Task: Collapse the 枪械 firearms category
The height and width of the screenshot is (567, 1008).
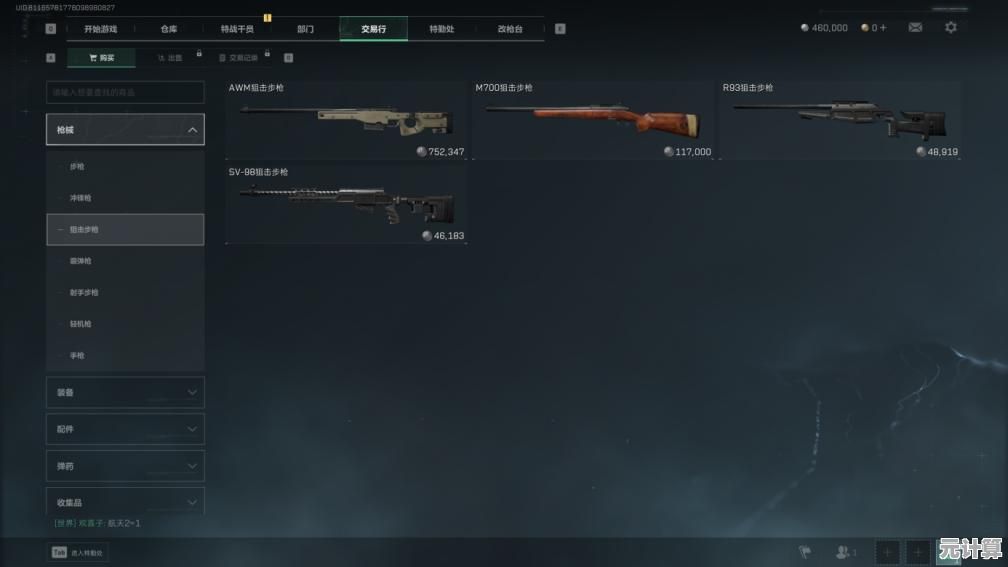Action: click(125, 130)
